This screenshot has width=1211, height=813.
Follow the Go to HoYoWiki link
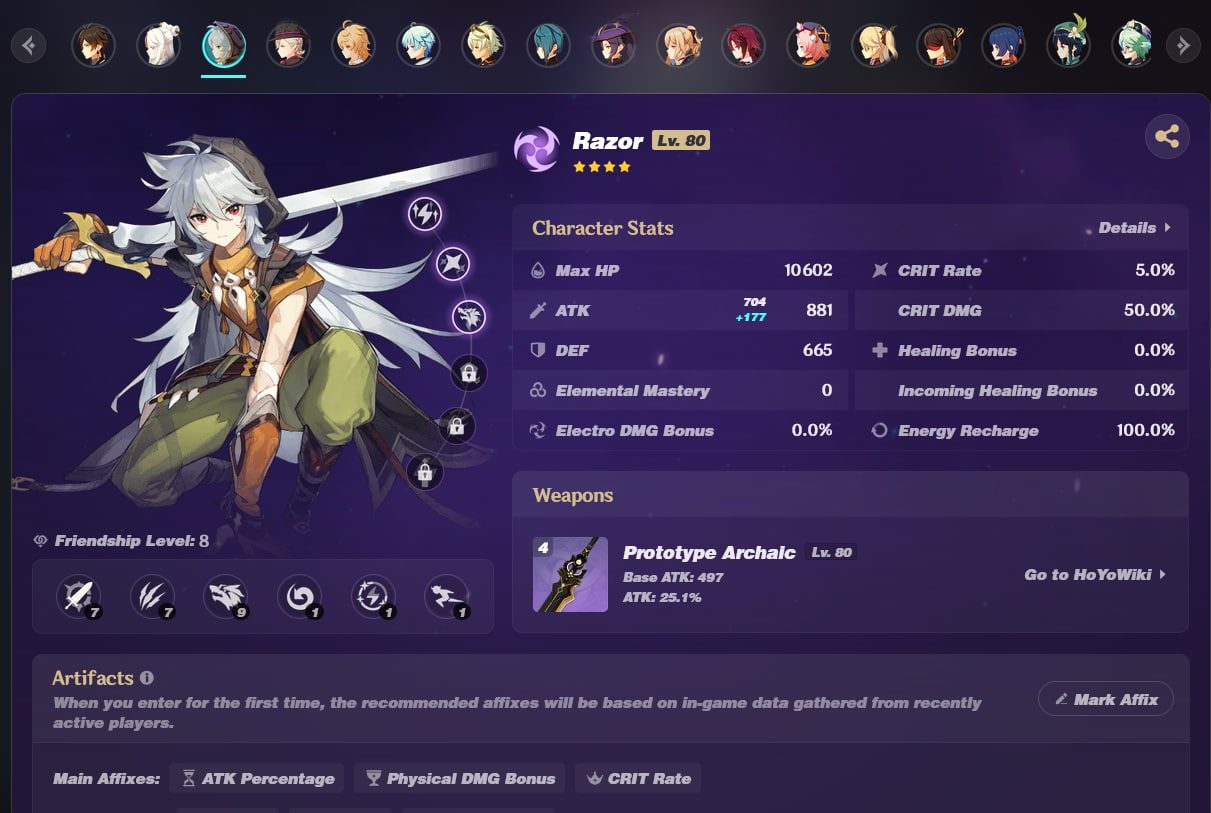tap(1095, 575)
